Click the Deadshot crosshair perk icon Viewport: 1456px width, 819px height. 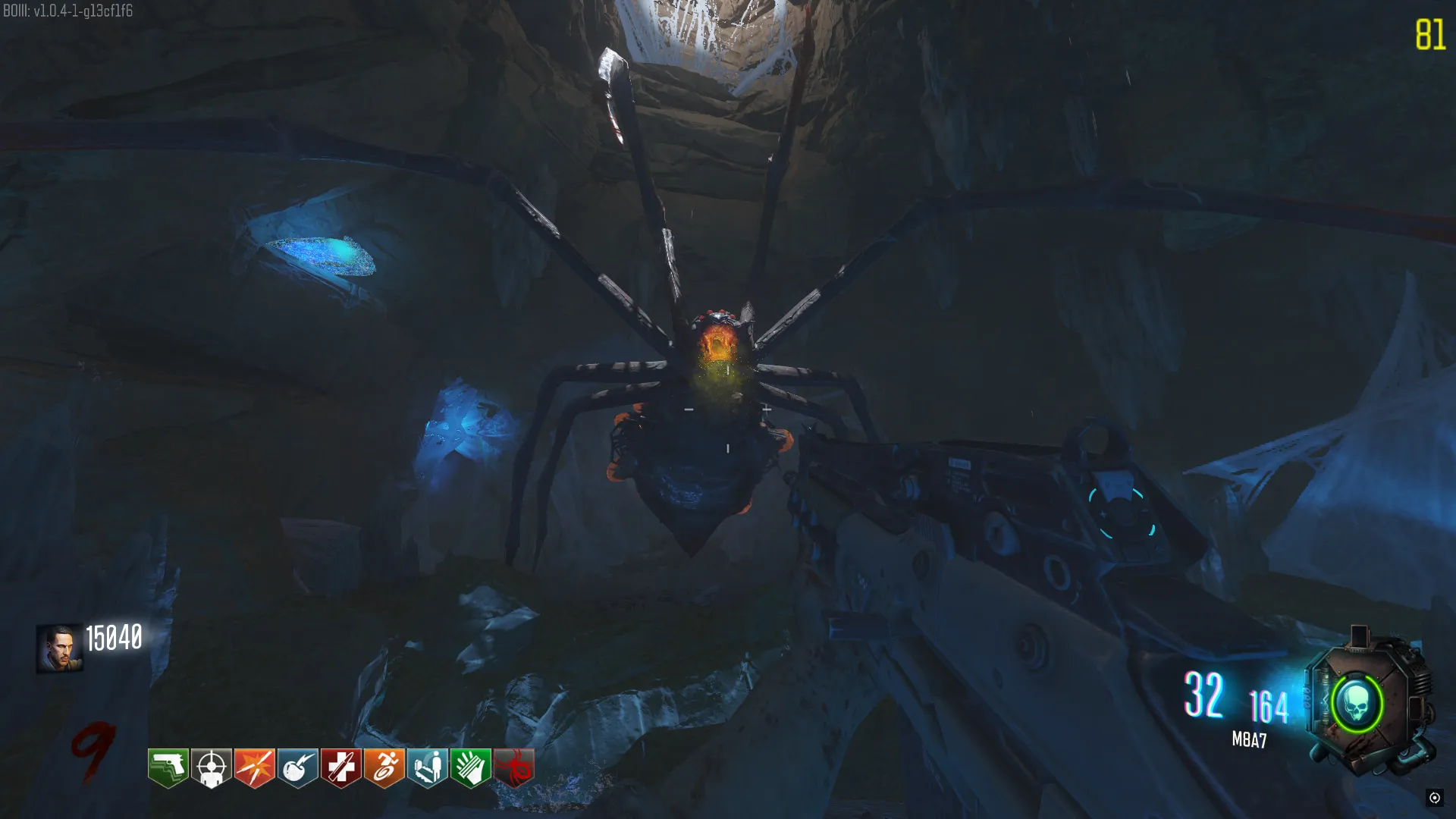tap(212, 767)
